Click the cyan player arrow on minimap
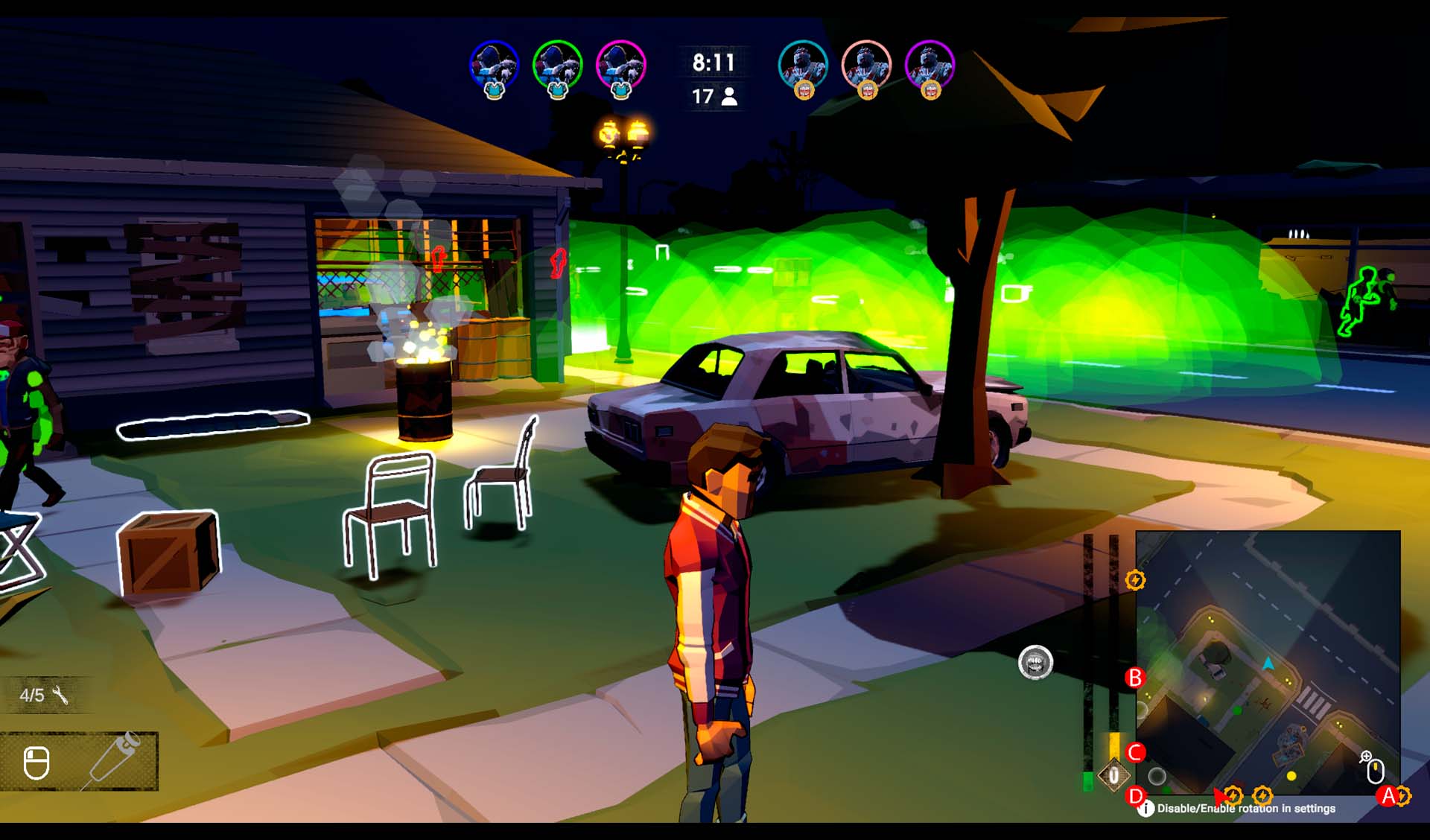The image size is (1430, 840). tap(1268, 663)
